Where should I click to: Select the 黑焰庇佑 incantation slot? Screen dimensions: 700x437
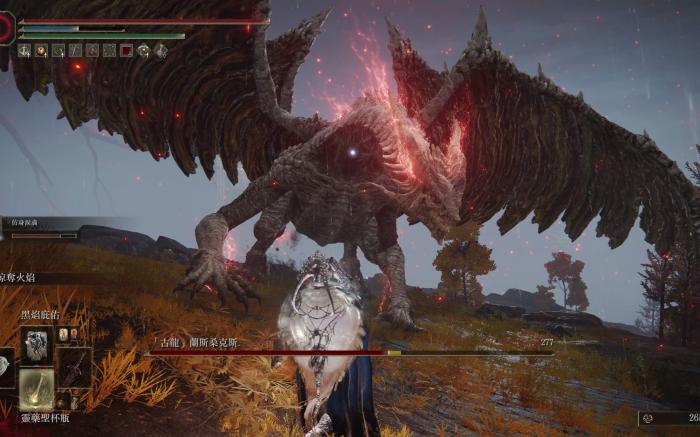coord(37,343)
